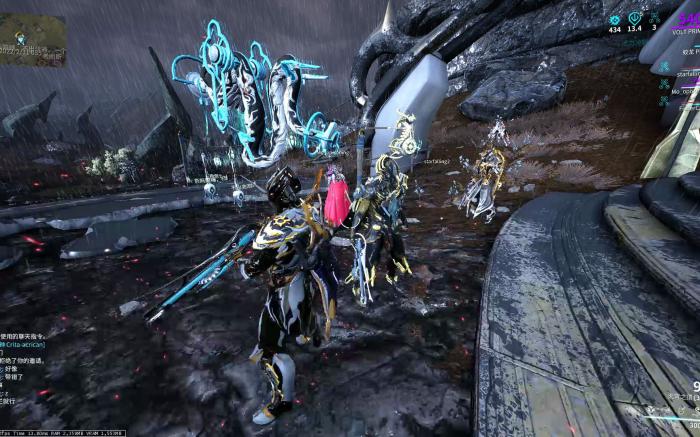Click the squad icon showing 3

tap(654, 19)
